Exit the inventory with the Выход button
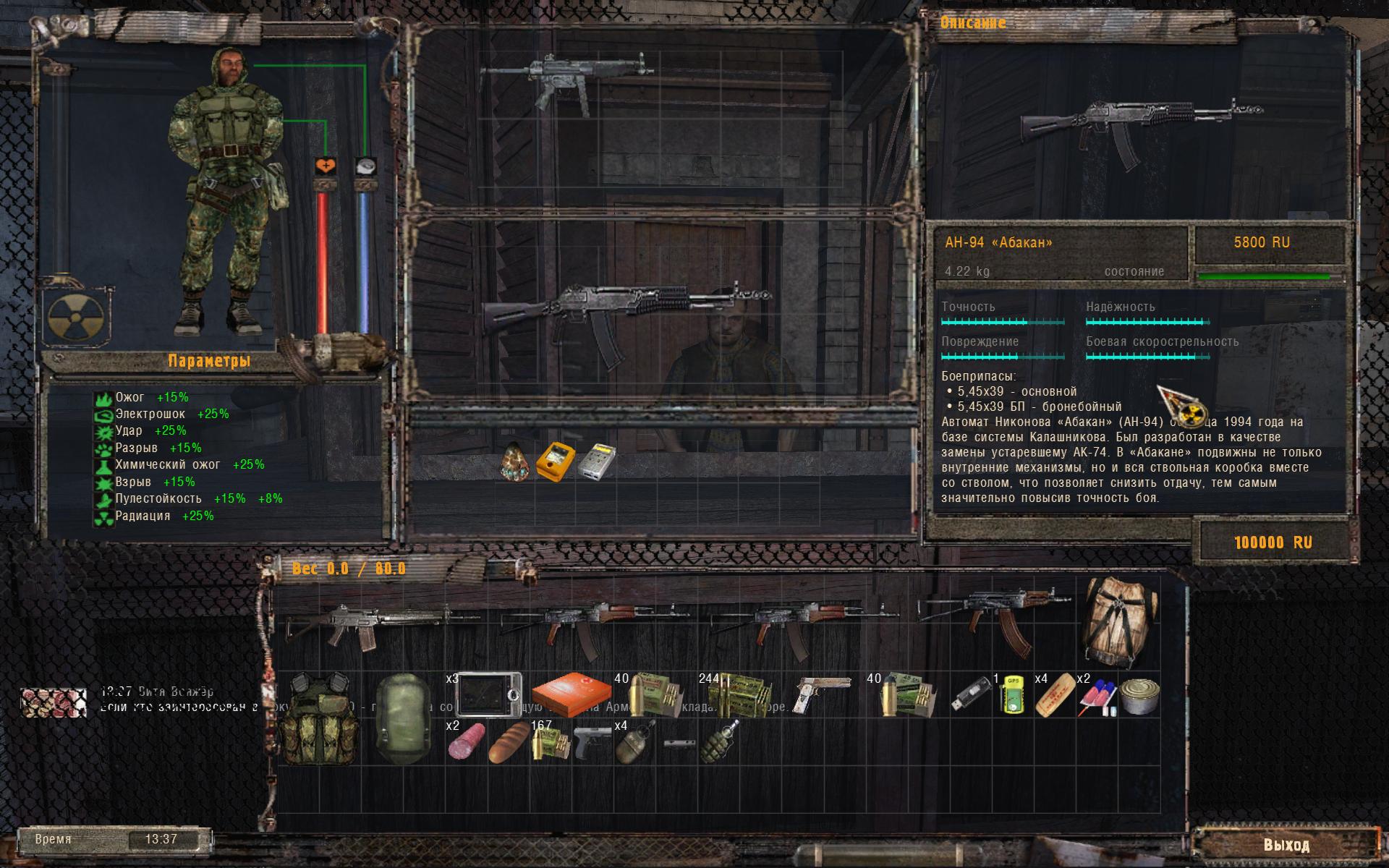The height and width of the screenshot is (868, 1389). 1286,845
